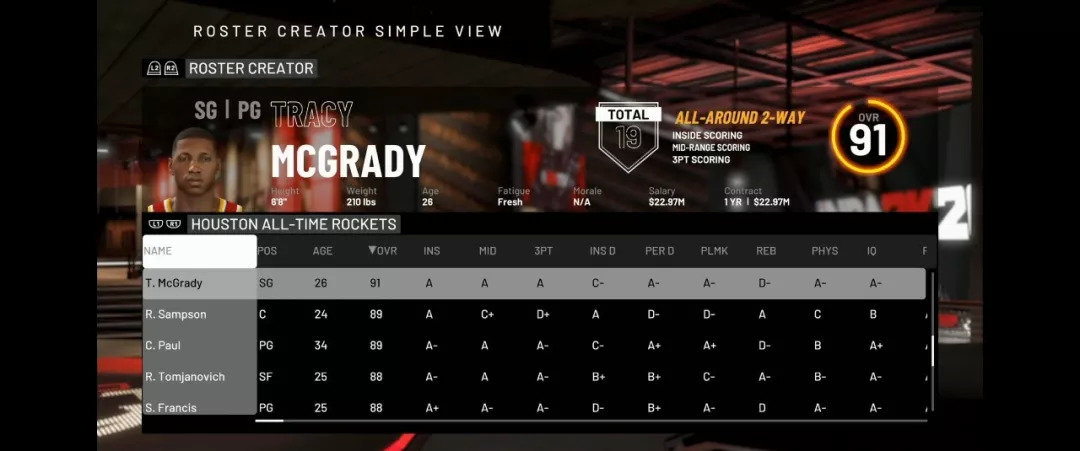Viewport: 1080px width, 451px height.
Task: Sort the table by PER D column
Action: 659,251
